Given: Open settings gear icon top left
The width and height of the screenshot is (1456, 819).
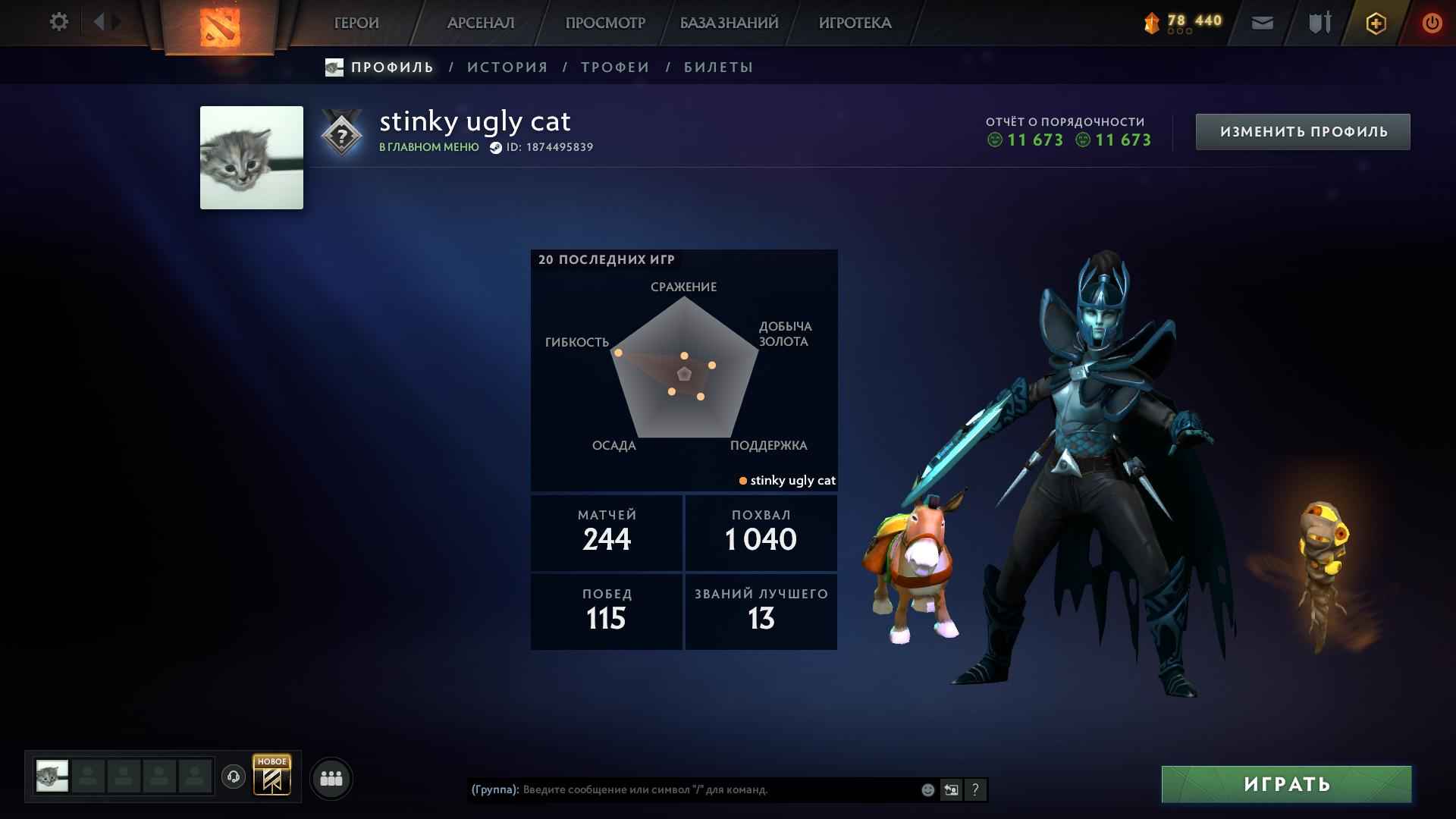Looking at the screenshot, I should tap(58, 22).
